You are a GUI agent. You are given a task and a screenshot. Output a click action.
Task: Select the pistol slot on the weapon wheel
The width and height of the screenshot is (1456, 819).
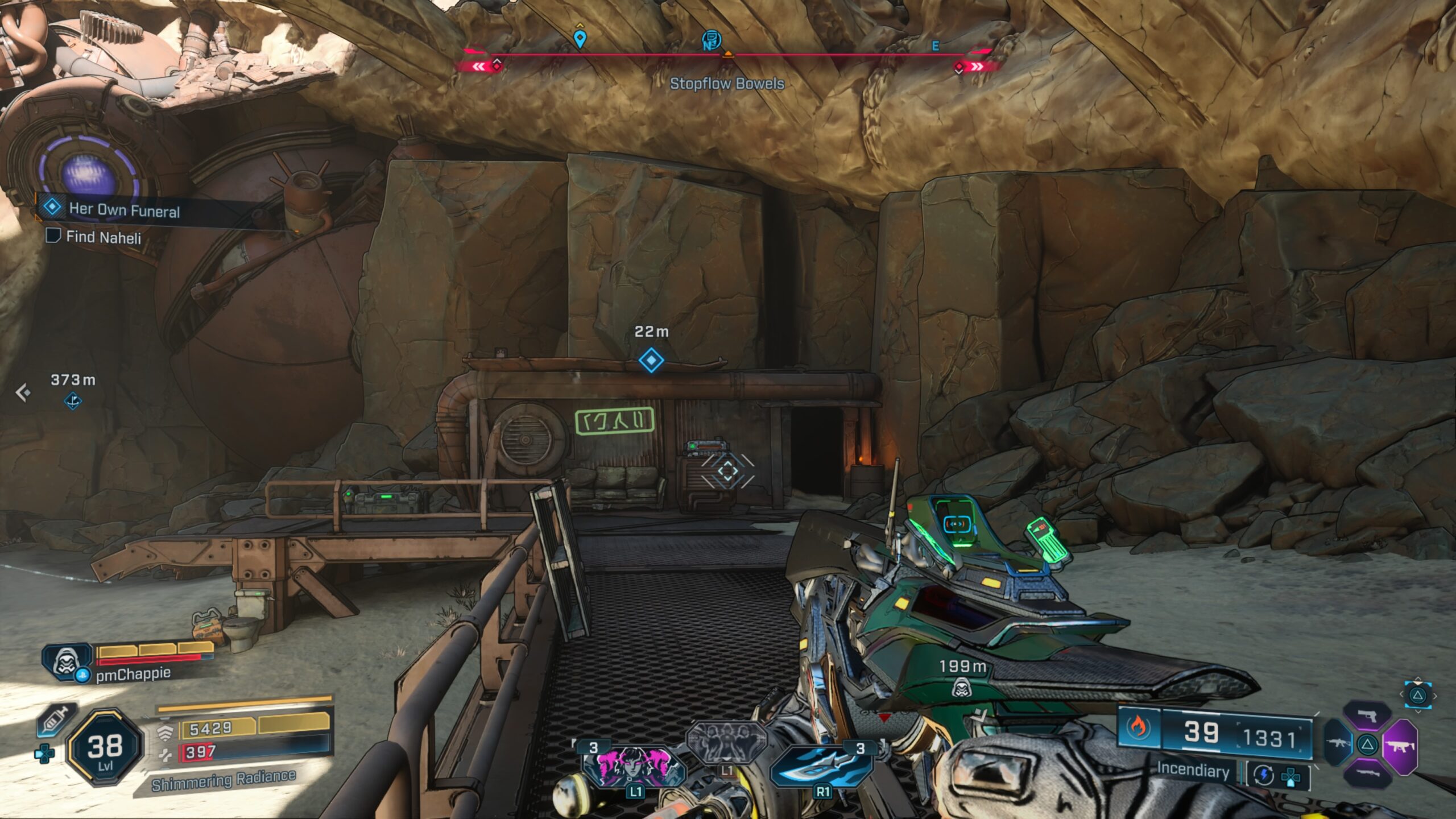click(1368, 715)
